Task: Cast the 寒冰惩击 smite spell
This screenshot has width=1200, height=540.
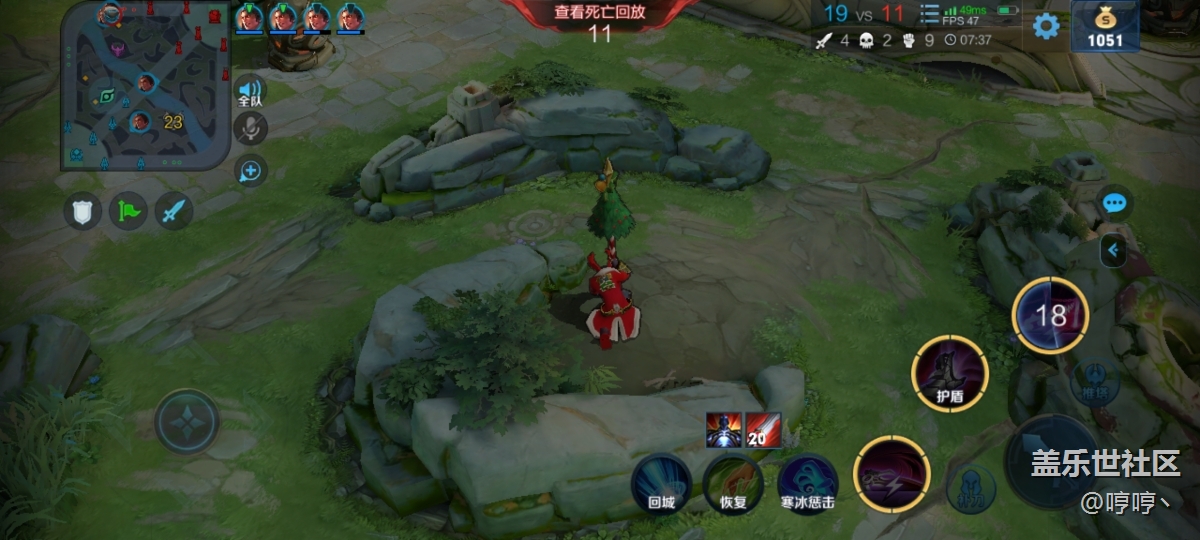Action: (808, 483)
